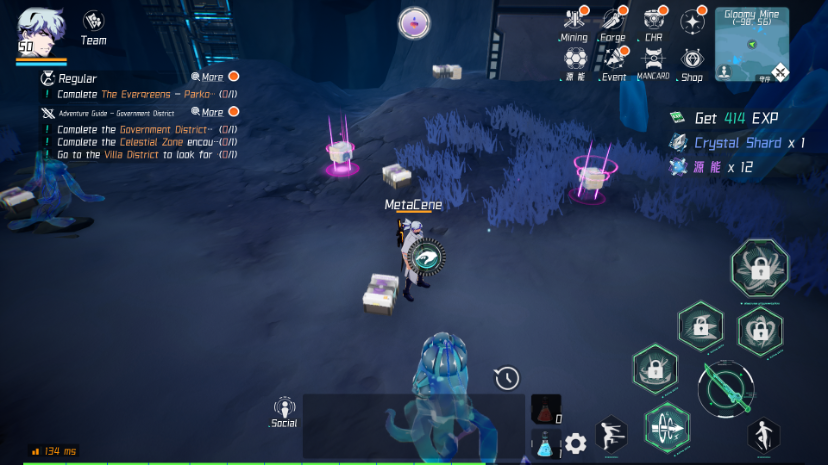Open the Event menu
828x466 pixels.
613,63
